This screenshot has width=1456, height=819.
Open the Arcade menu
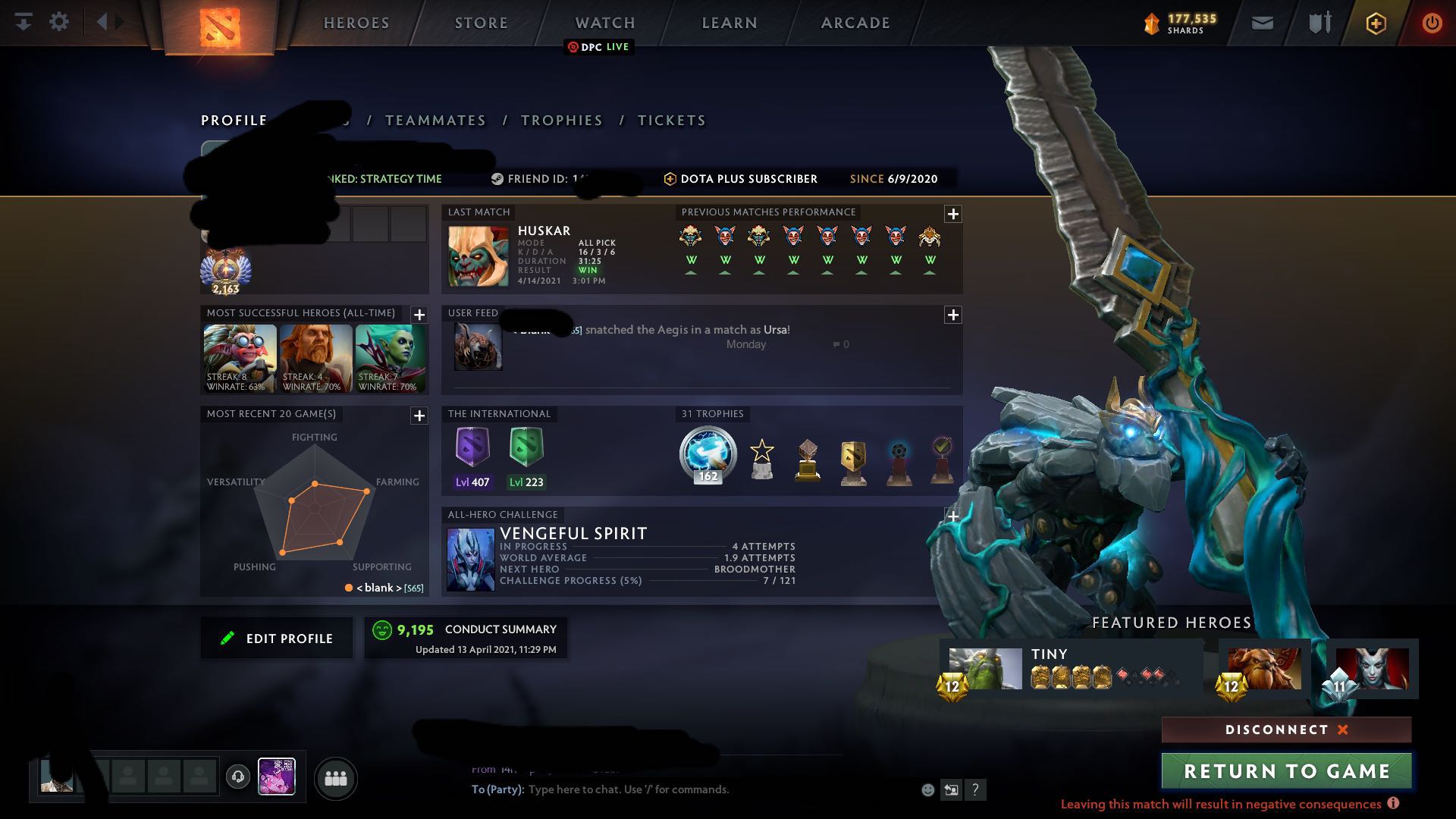point(854,23)
